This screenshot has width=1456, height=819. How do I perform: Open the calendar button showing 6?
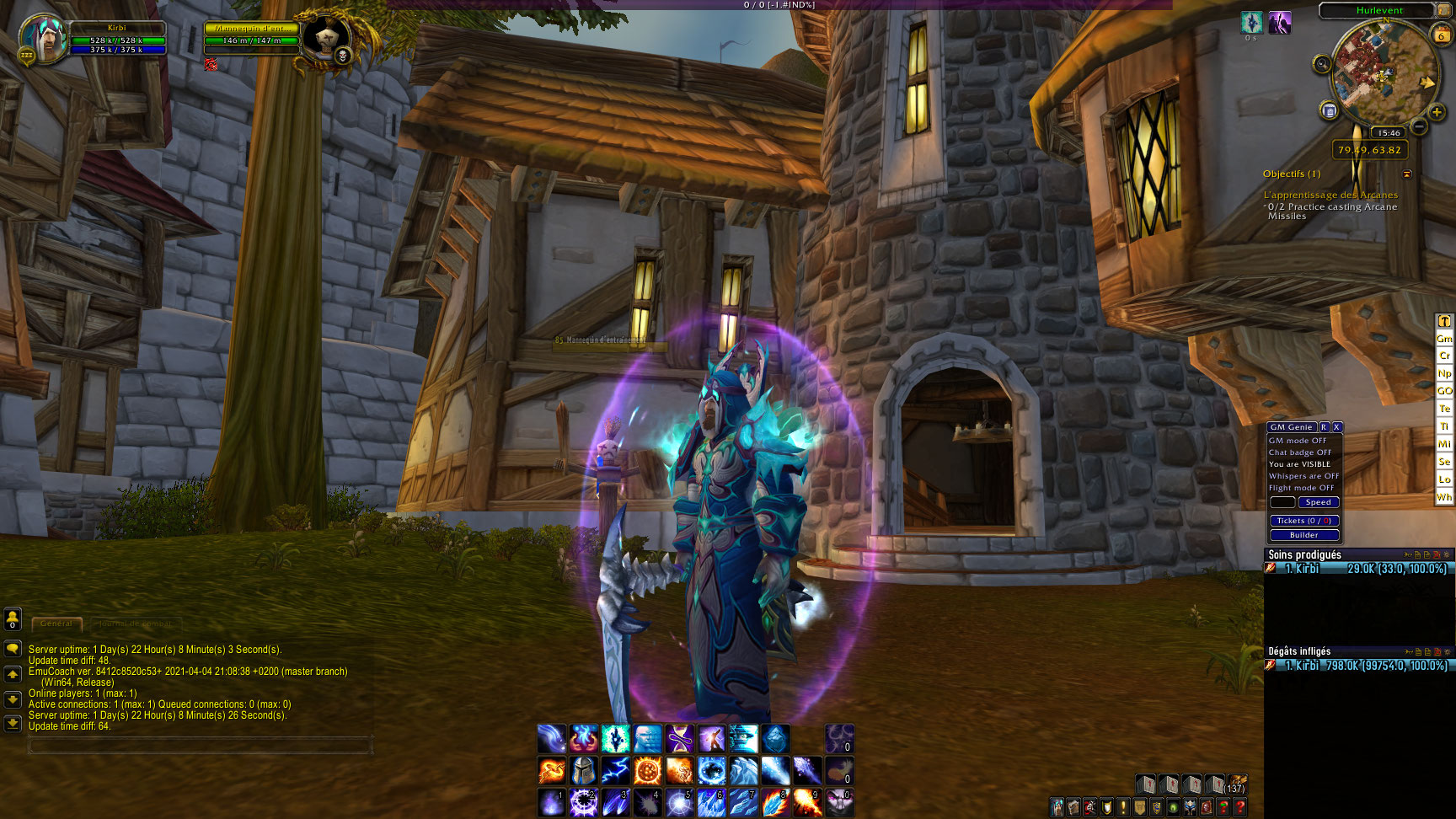tap(1441, 35)
